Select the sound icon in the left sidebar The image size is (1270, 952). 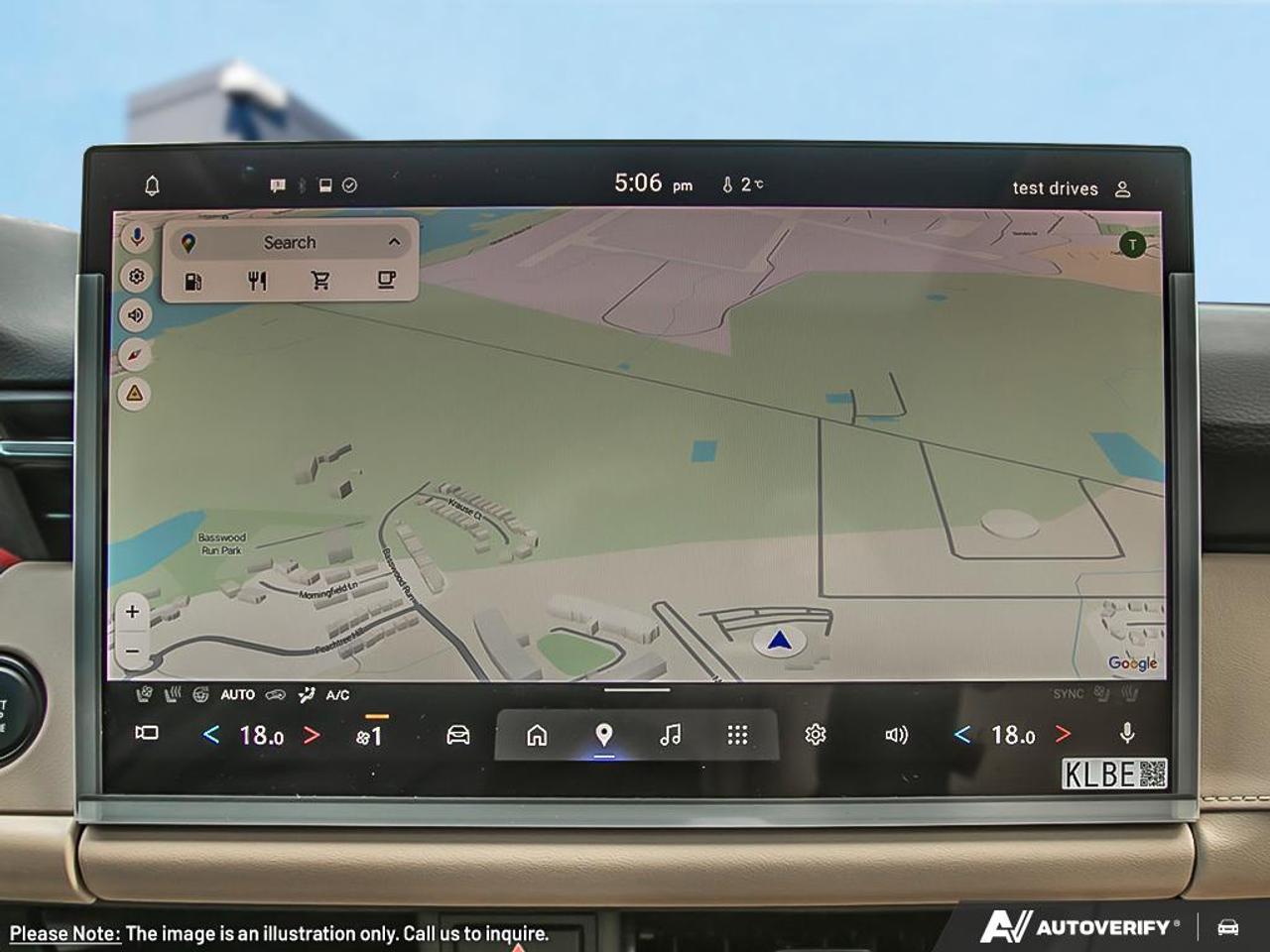click(137, 315)
